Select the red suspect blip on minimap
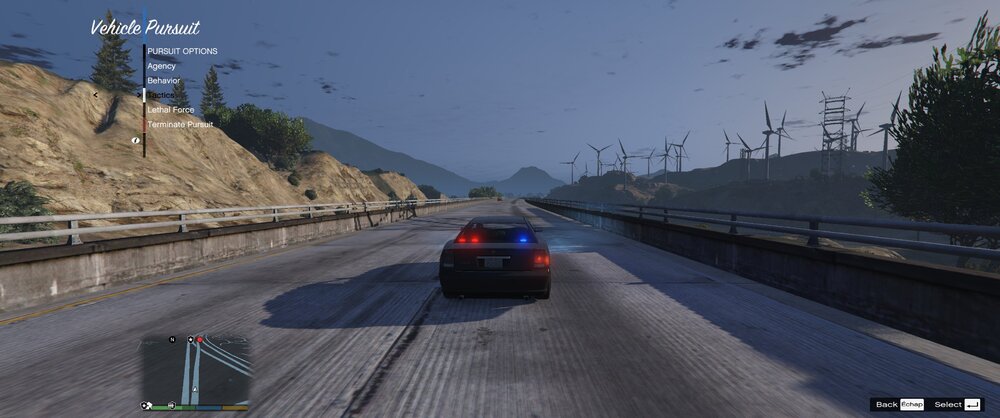 [200, 340]
